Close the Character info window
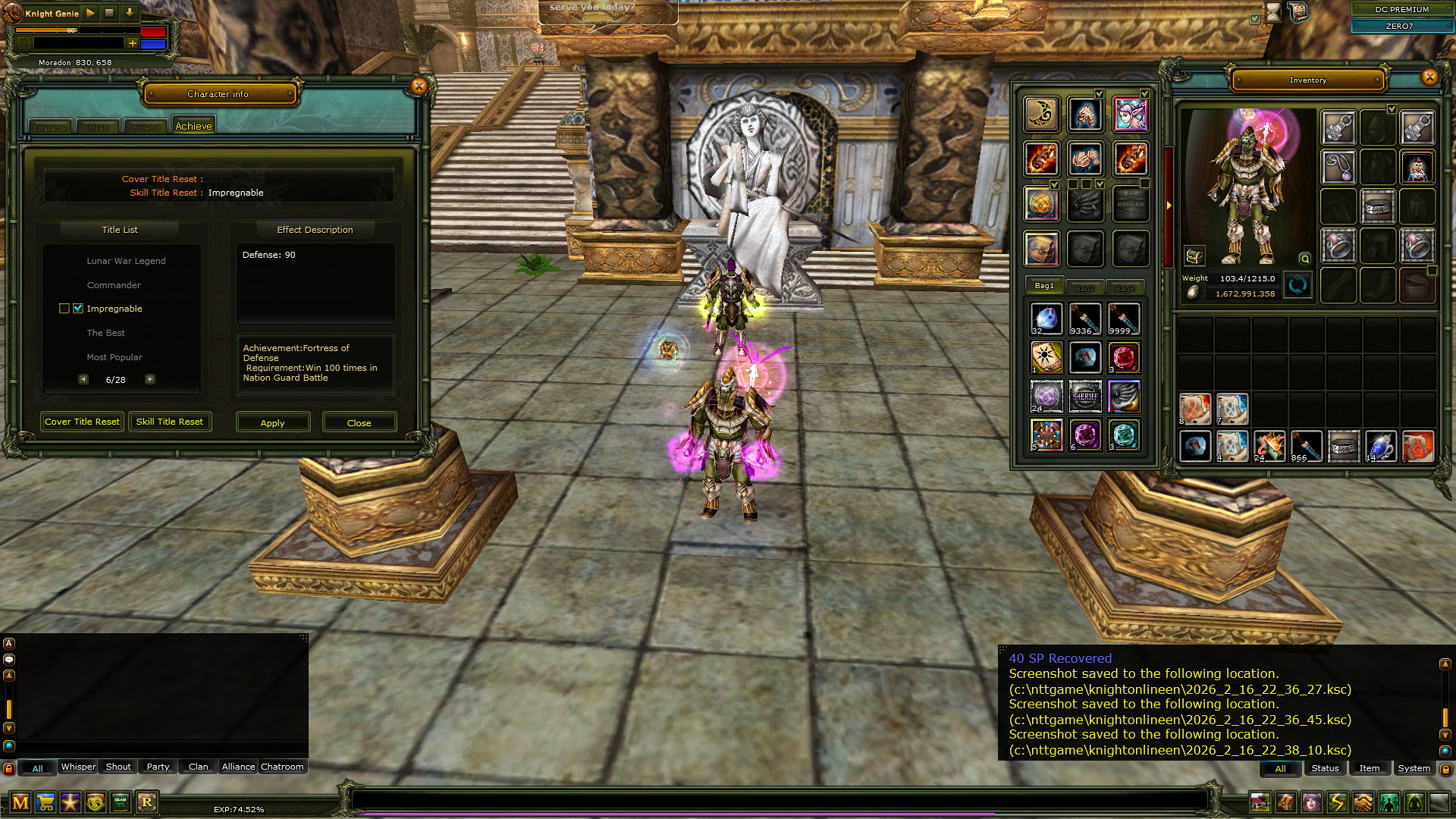Viewport: 1456px width, 819px height. pyautogui.click(x=419, y=86)
